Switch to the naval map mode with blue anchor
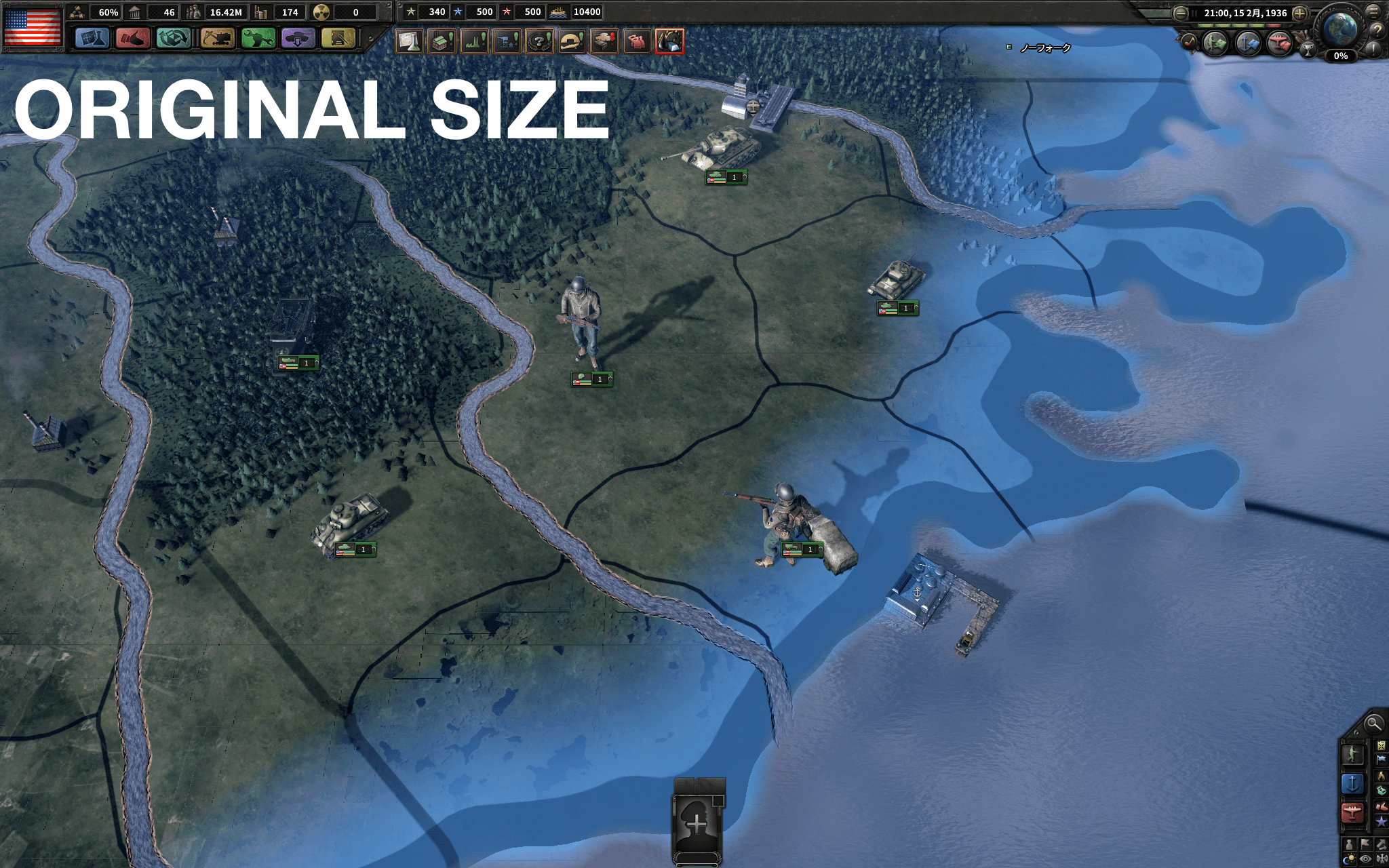 [1352, 783]
